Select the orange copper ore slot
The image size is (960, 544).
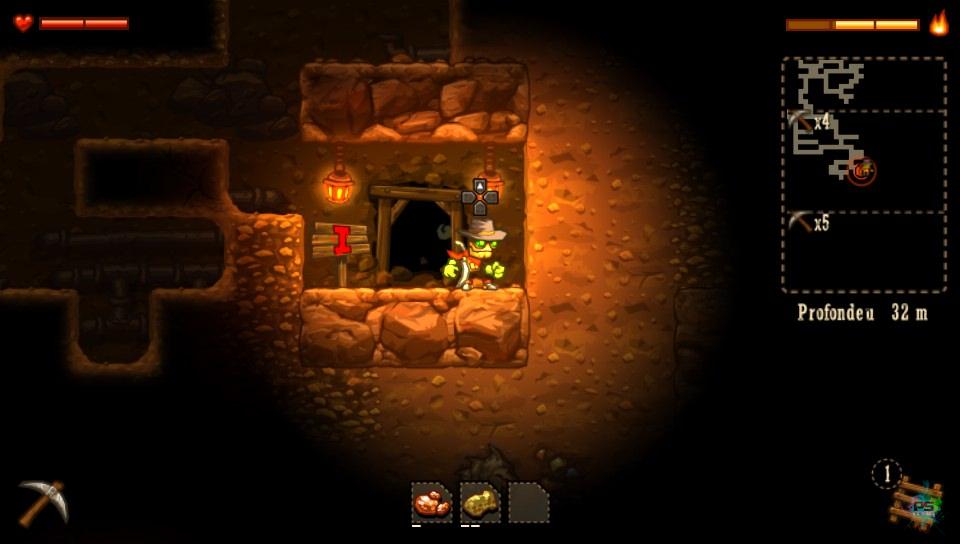point(432,502)
